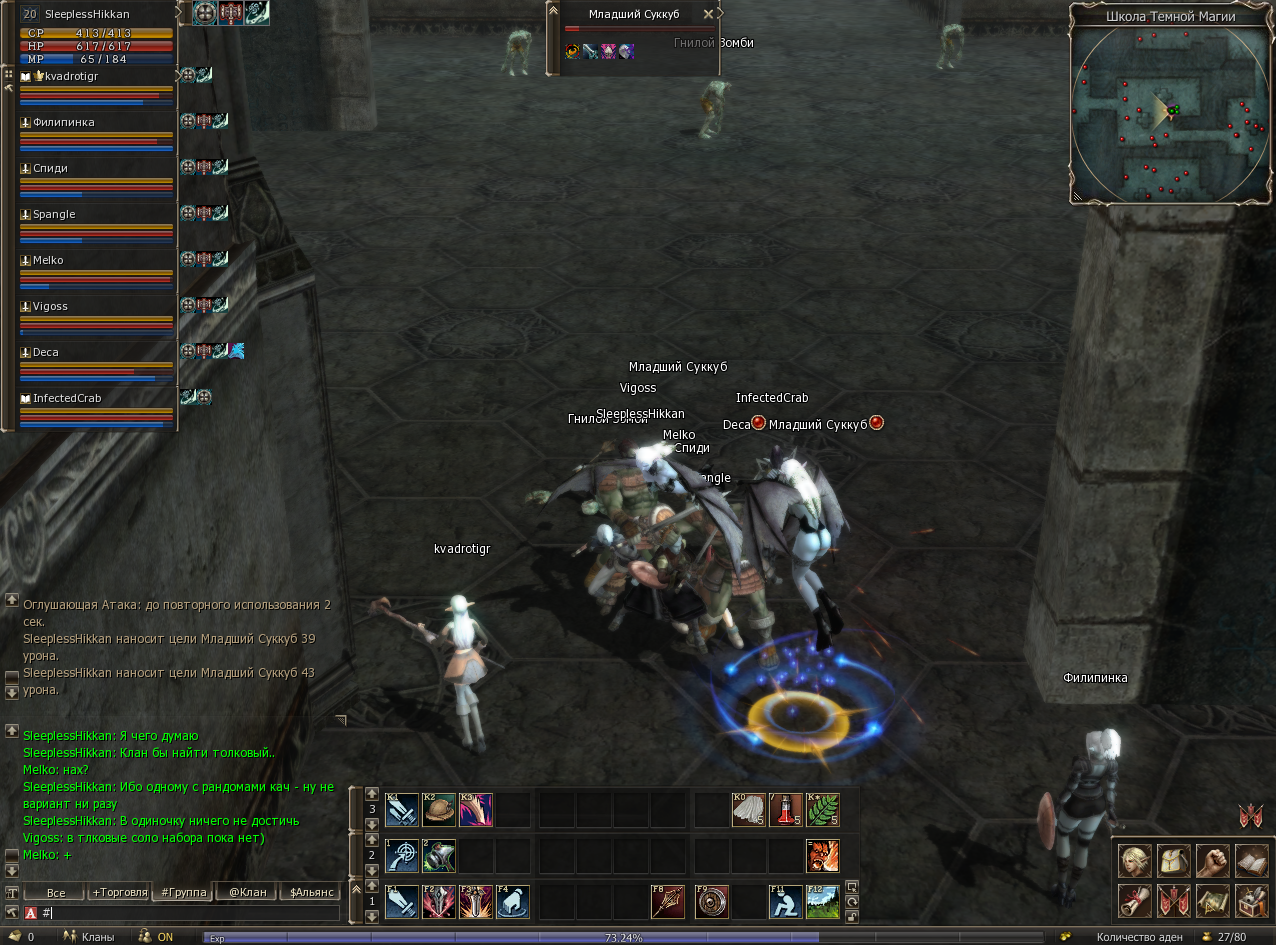This screenshot has width=1276, height=945.
Task: Close the Младший Суккуб target window
Action: (x=708, y=14)
